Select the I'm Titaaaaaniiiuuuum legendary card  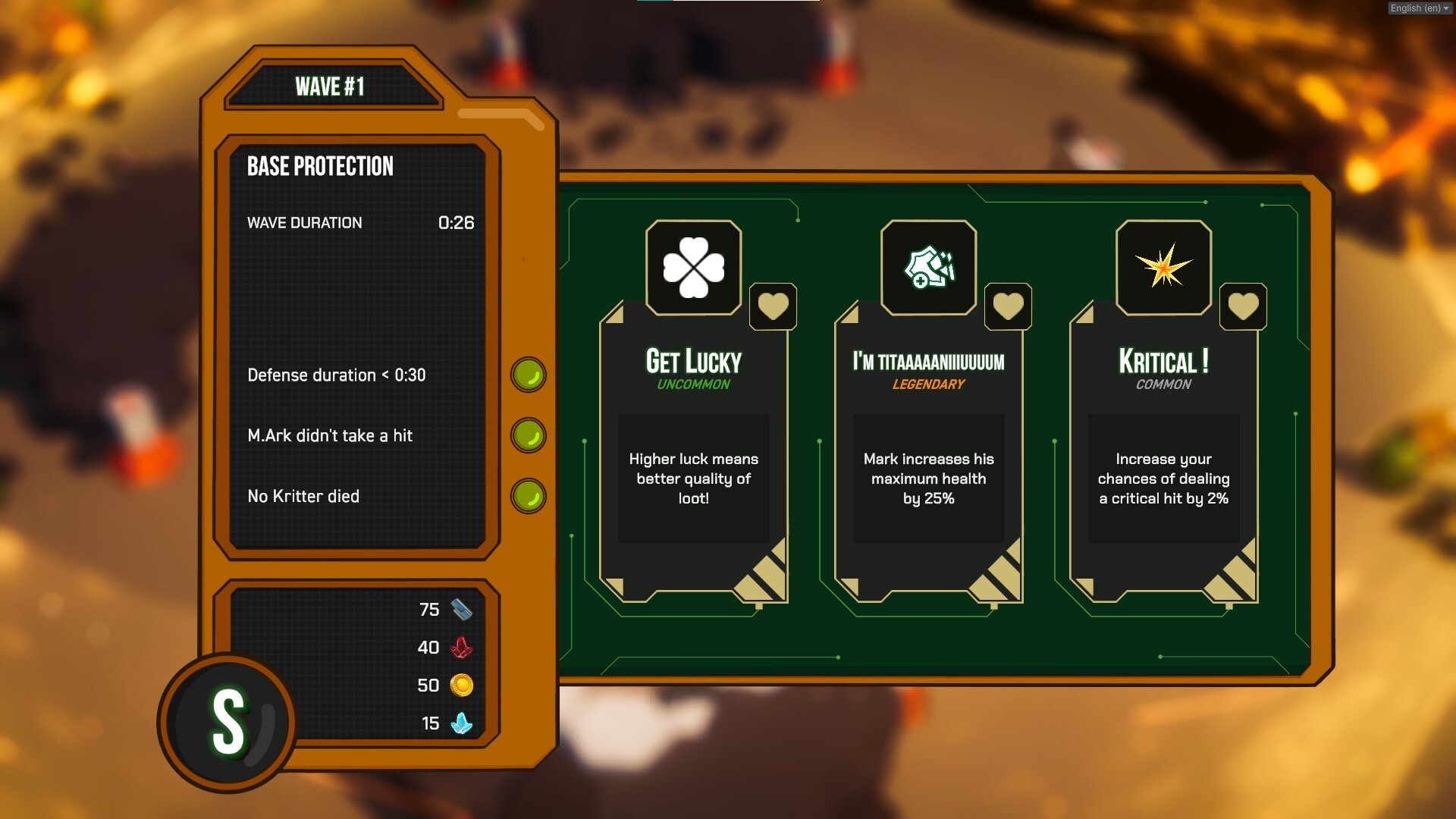(928, 455)
